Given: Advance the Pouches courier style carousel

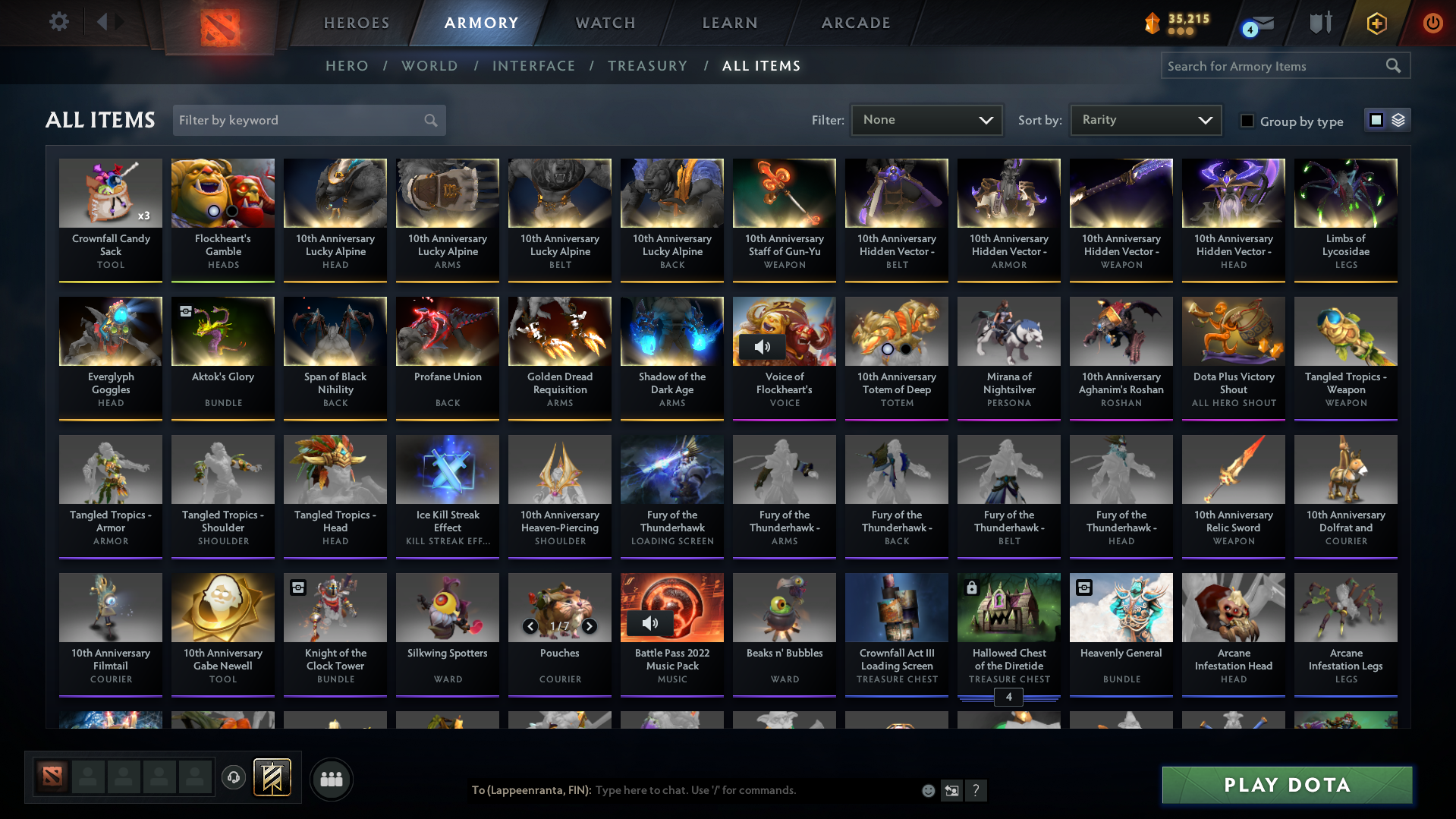Looking at the screenshot, I should tap(590, 627).
